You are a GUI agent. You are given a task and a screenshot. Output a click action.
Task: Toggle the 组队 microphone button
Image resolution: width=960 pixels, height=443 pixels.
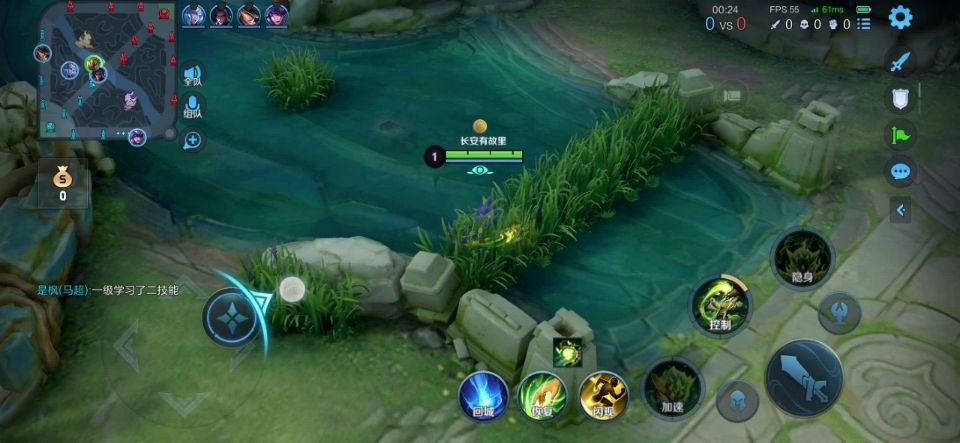[192, 106]
